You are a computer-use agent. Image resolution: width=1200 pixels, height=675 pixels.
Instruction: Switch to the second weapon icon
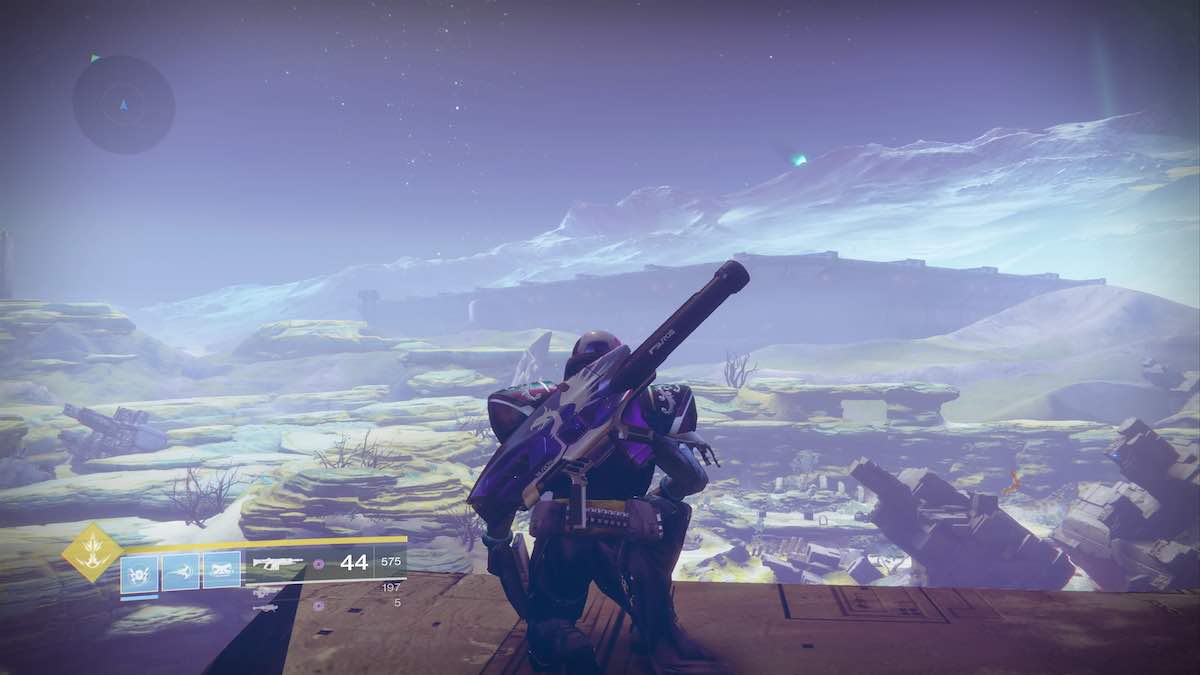click(265, 591)
